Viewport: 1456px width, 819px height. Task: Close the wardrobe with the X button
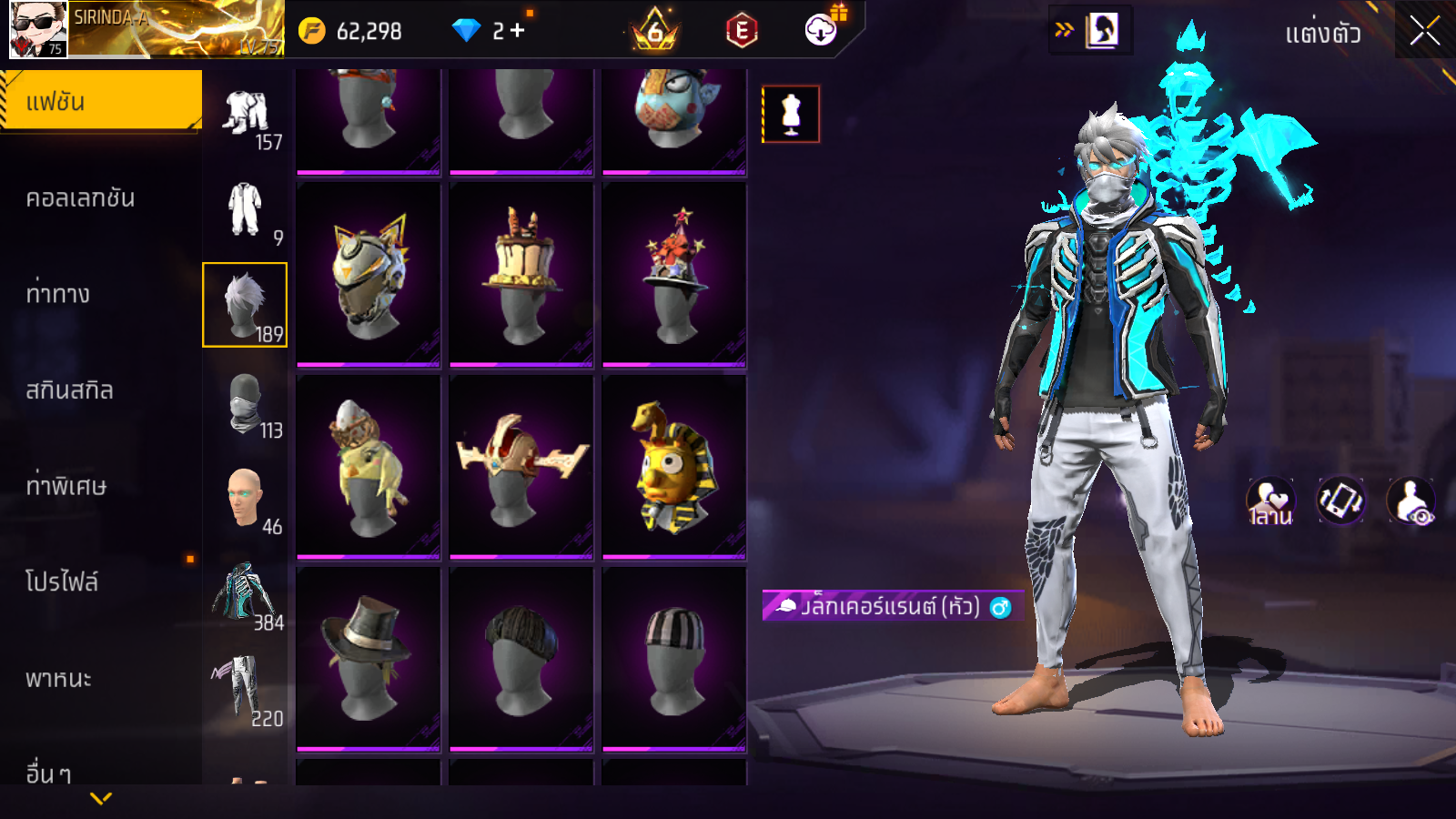[1424, 32]
